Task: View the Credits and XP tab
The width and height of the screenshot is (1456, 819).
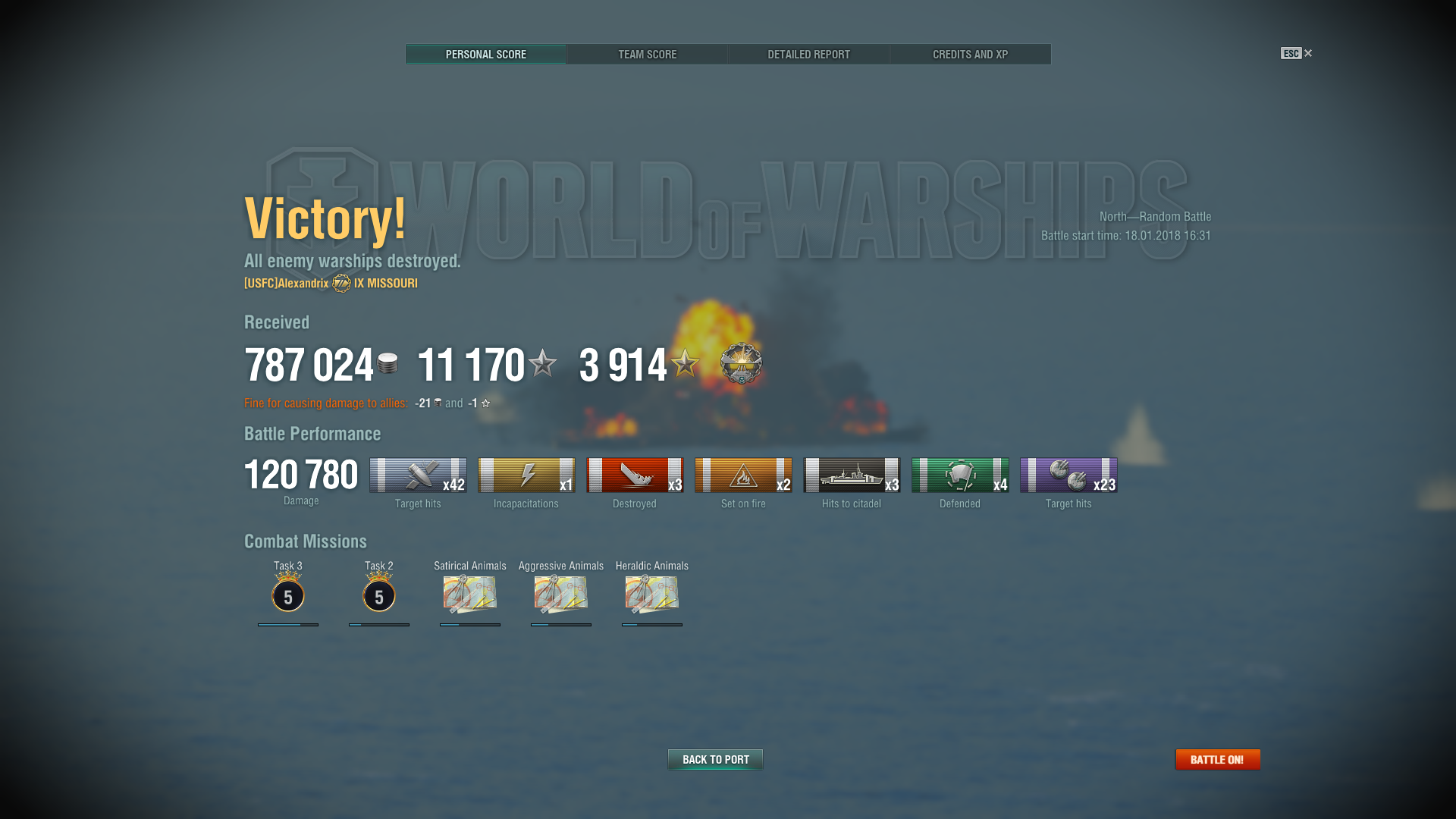Action: [x=970, y=55]
